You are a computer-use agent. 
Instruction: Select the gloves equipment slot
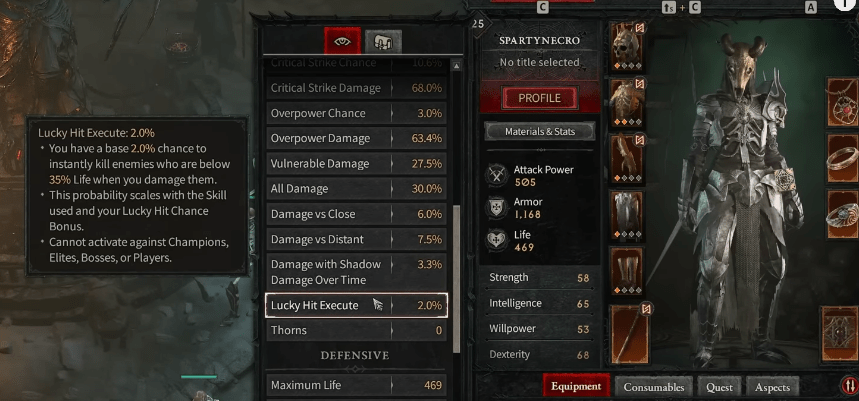(x=627, y=159)
